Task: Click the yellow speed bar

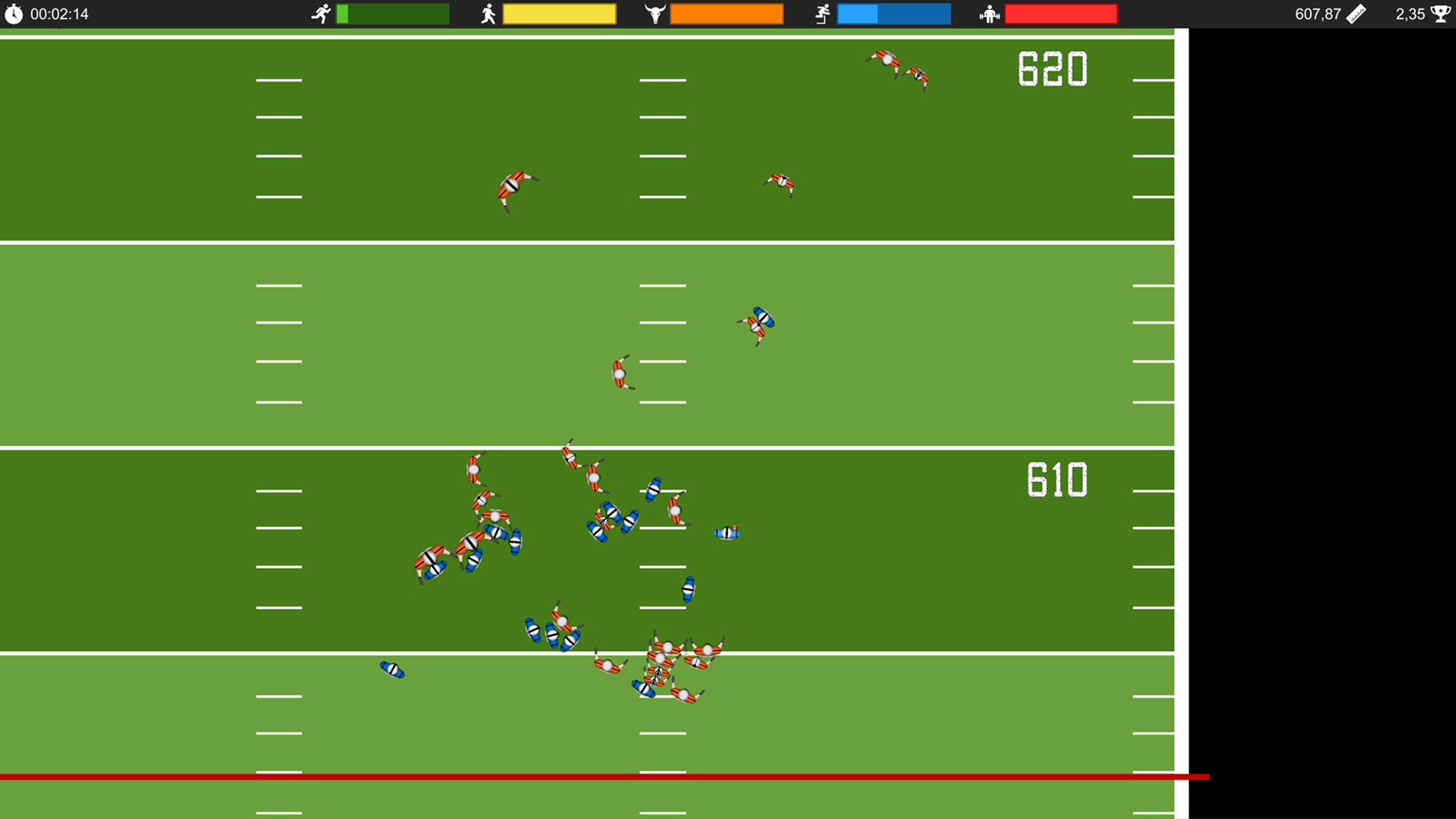Action: click(x=560, y=13)
